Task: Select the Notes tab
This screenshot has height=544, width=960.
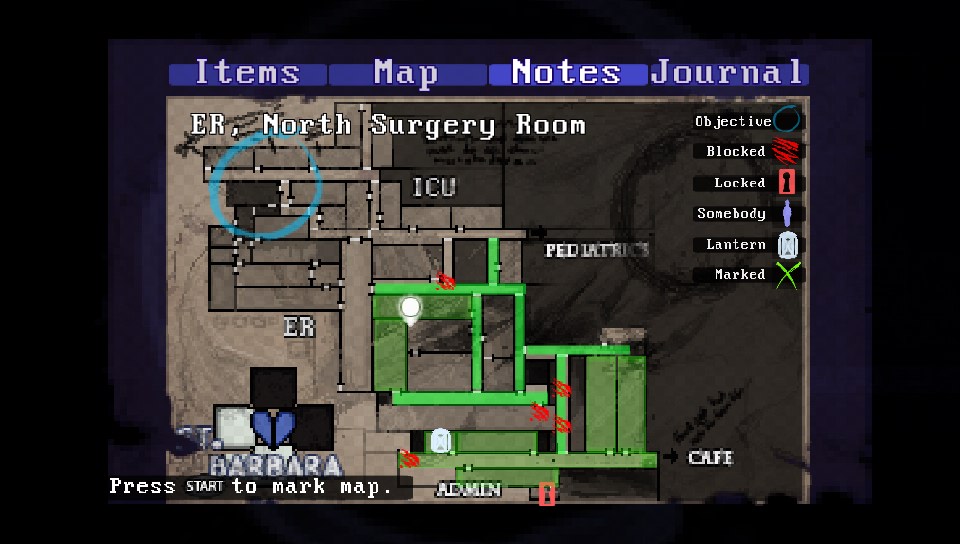Action: point(566,73)
